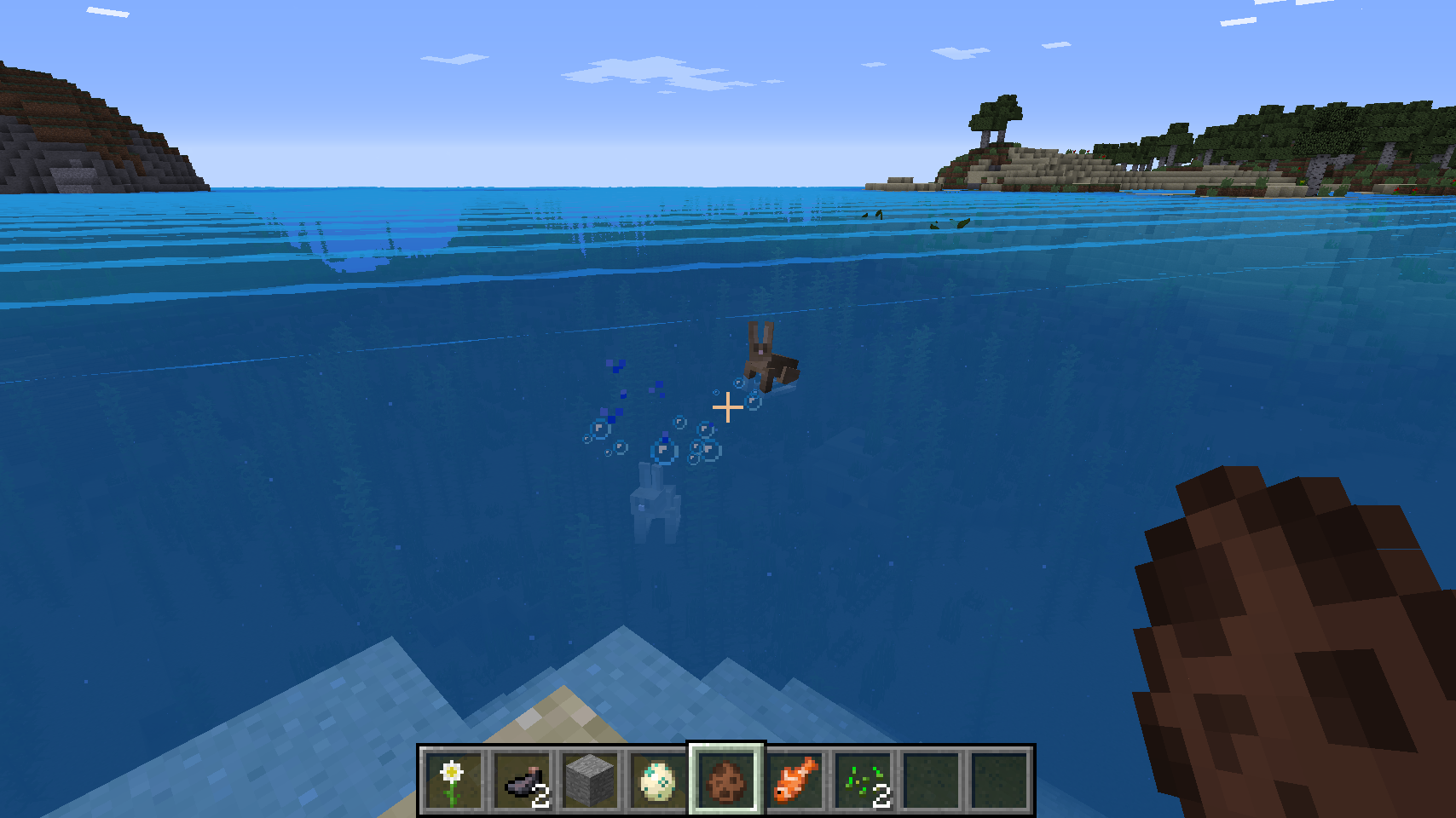1456x818 pixels.
Task: Choose the orange tropical fish slot
Action: coord(794,780)
